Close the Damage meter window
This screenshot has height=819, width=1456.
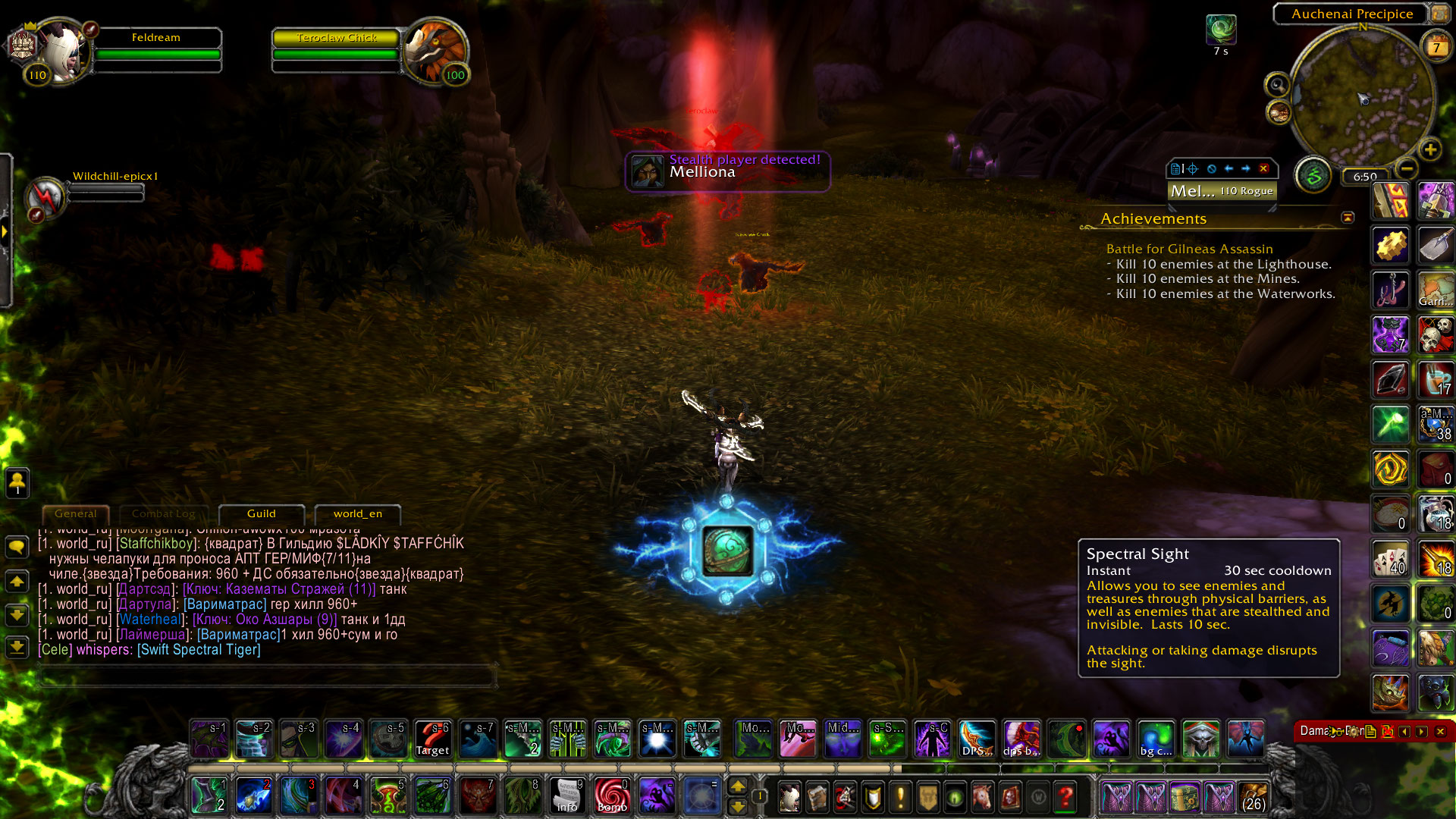(1440, 731)
